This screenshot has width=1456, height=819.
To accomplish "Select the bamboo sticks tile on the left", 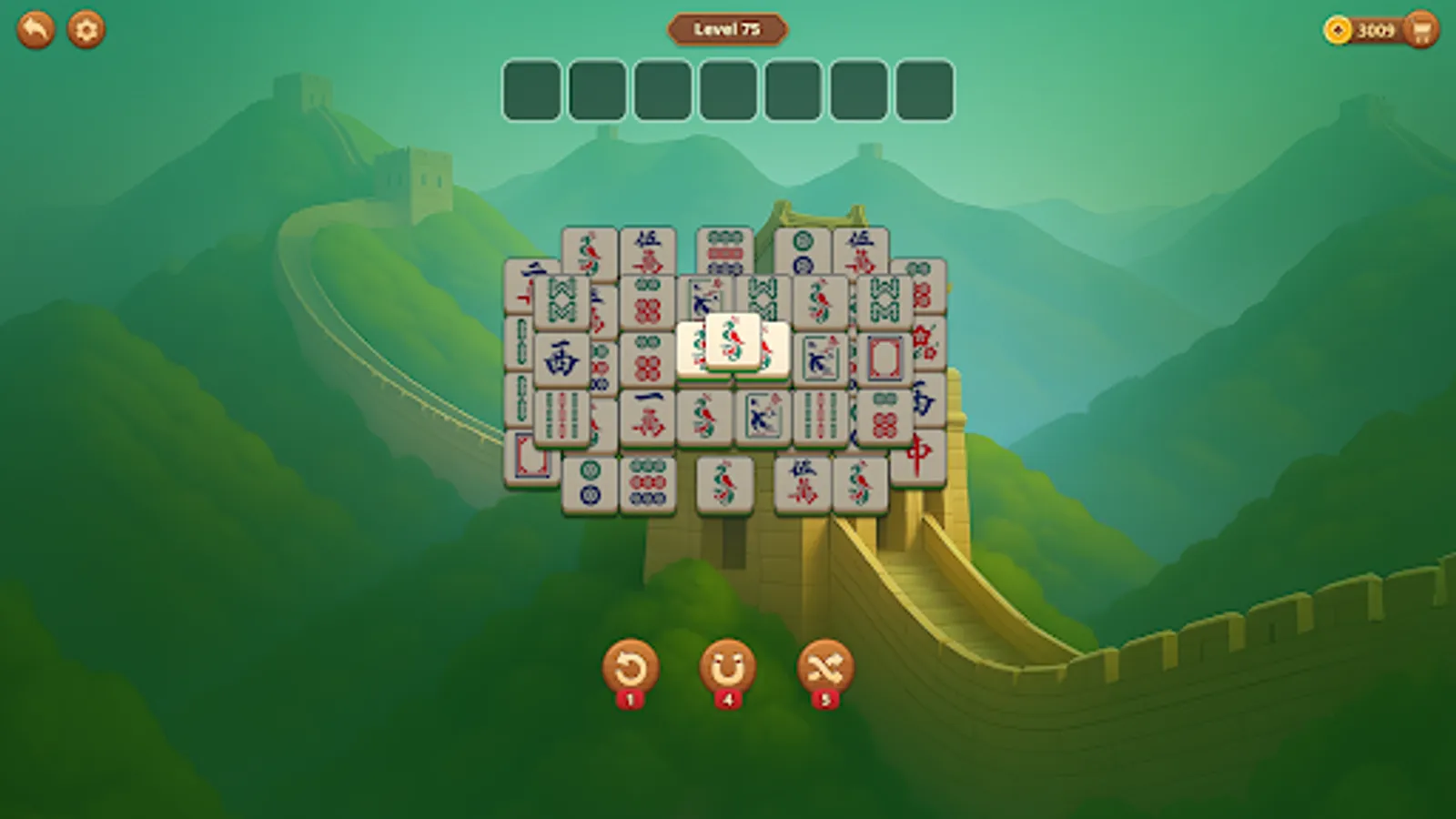I will [x=561, y=416].
